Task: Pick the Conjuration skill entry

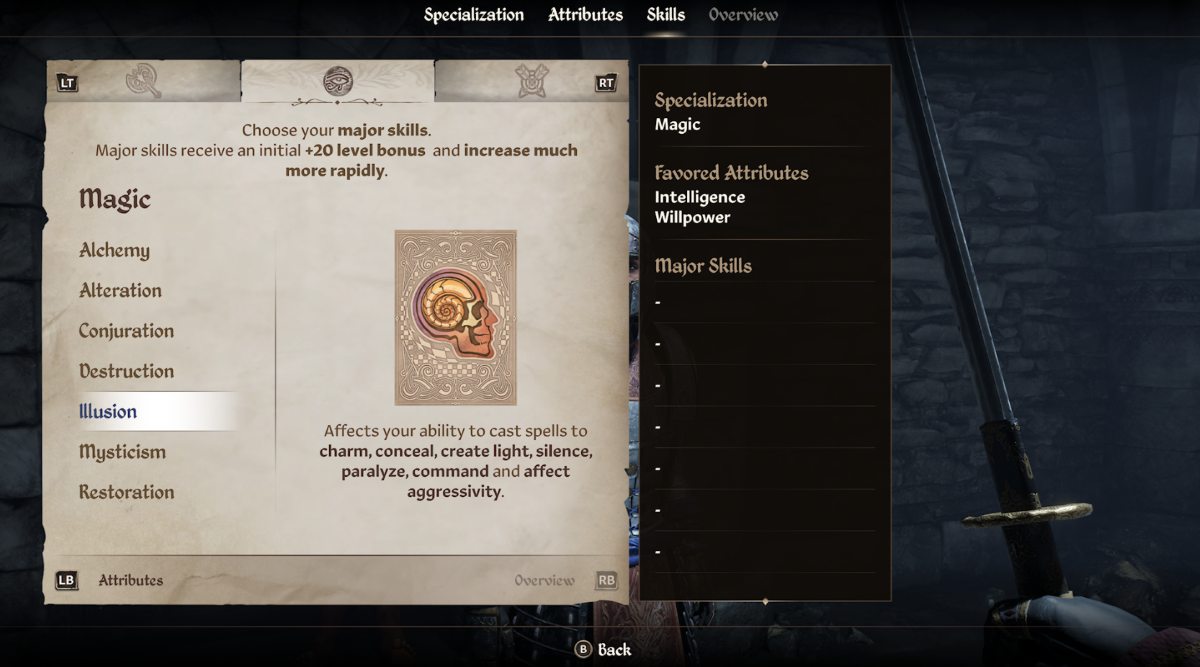Action: click(x=126, y=331)
